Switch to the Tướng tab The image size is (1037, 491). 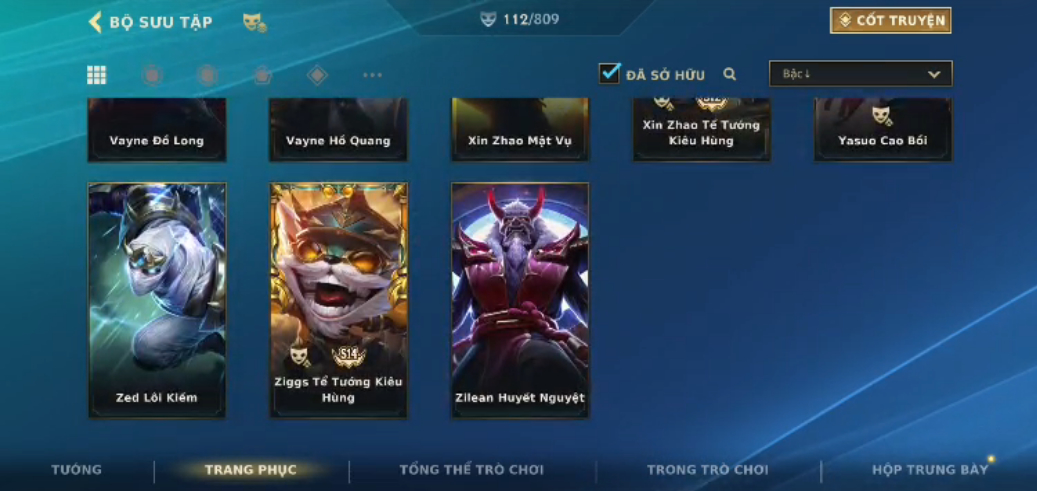click(77, 470)
